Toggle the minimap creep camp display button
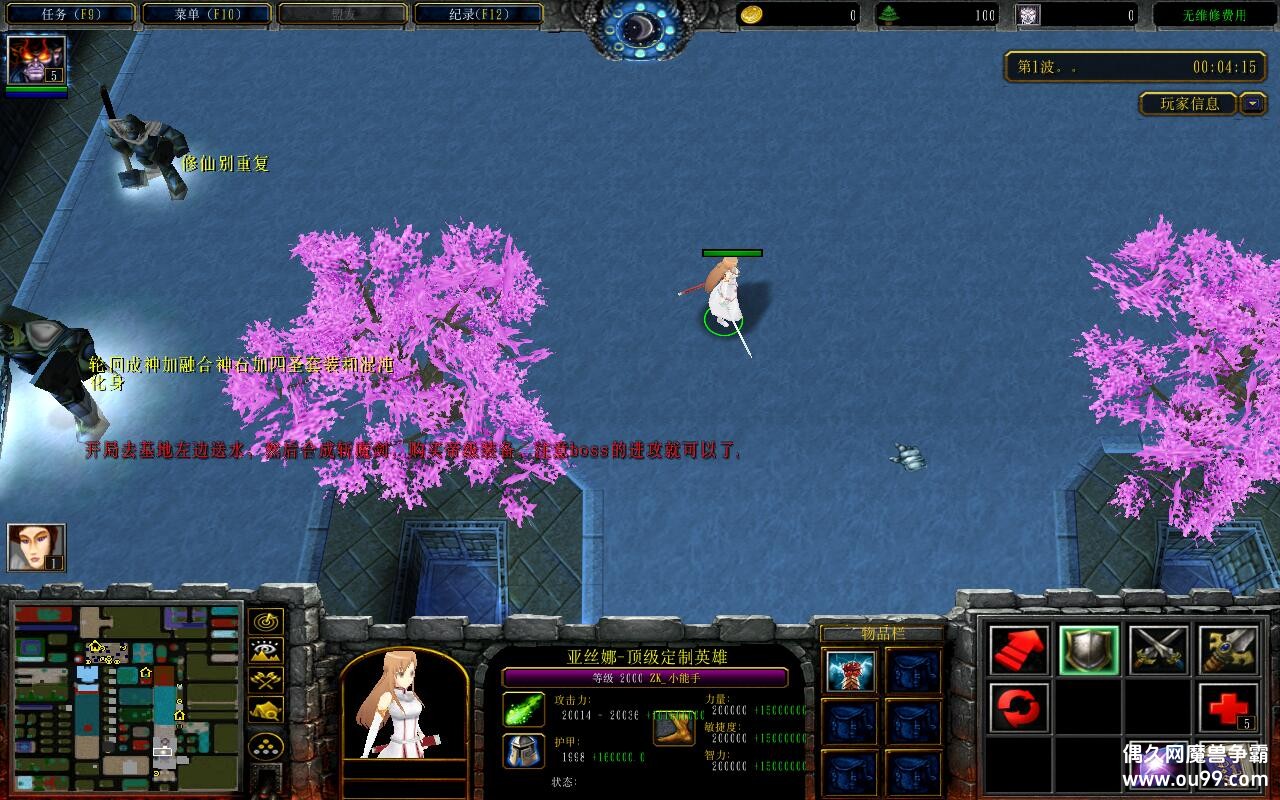The width and height of the screenshot is (1280, 800). (x=266, y=710)
